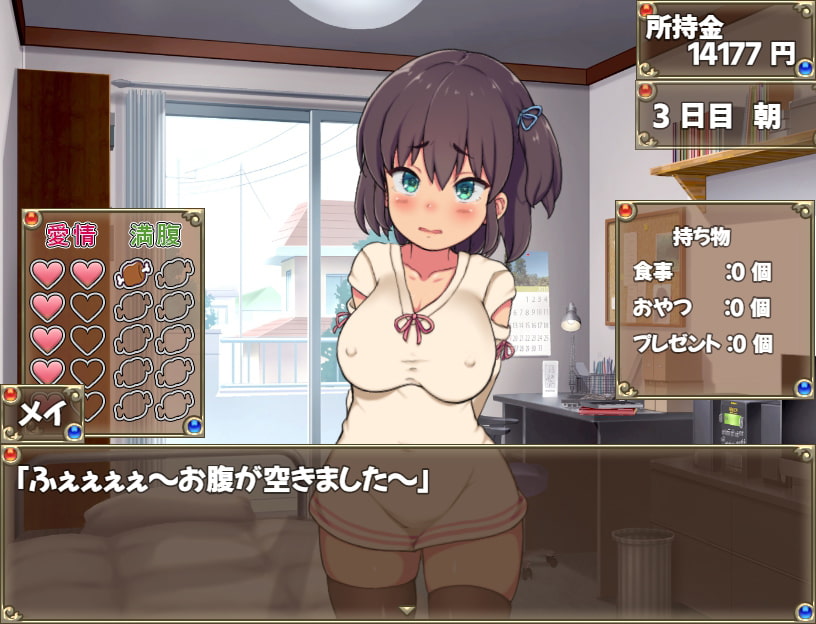
Task: Click the small continue arrow under the dialogue
Action: click(407, 609)
